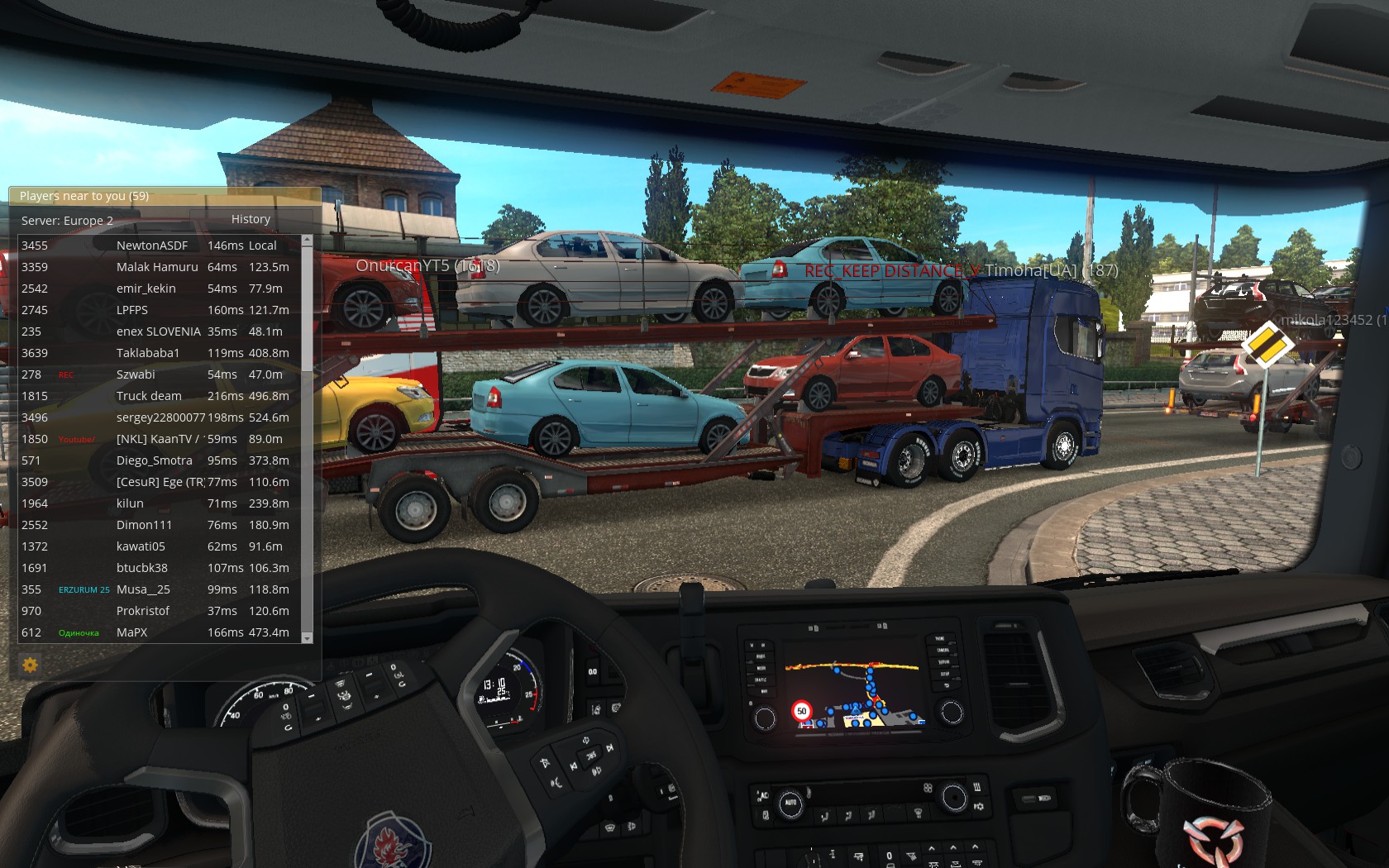Image resolution: width=1389 pixels, height=868 pixels.
Task: Select player Szwabi with REC tag
Action: tap(136, 374)
